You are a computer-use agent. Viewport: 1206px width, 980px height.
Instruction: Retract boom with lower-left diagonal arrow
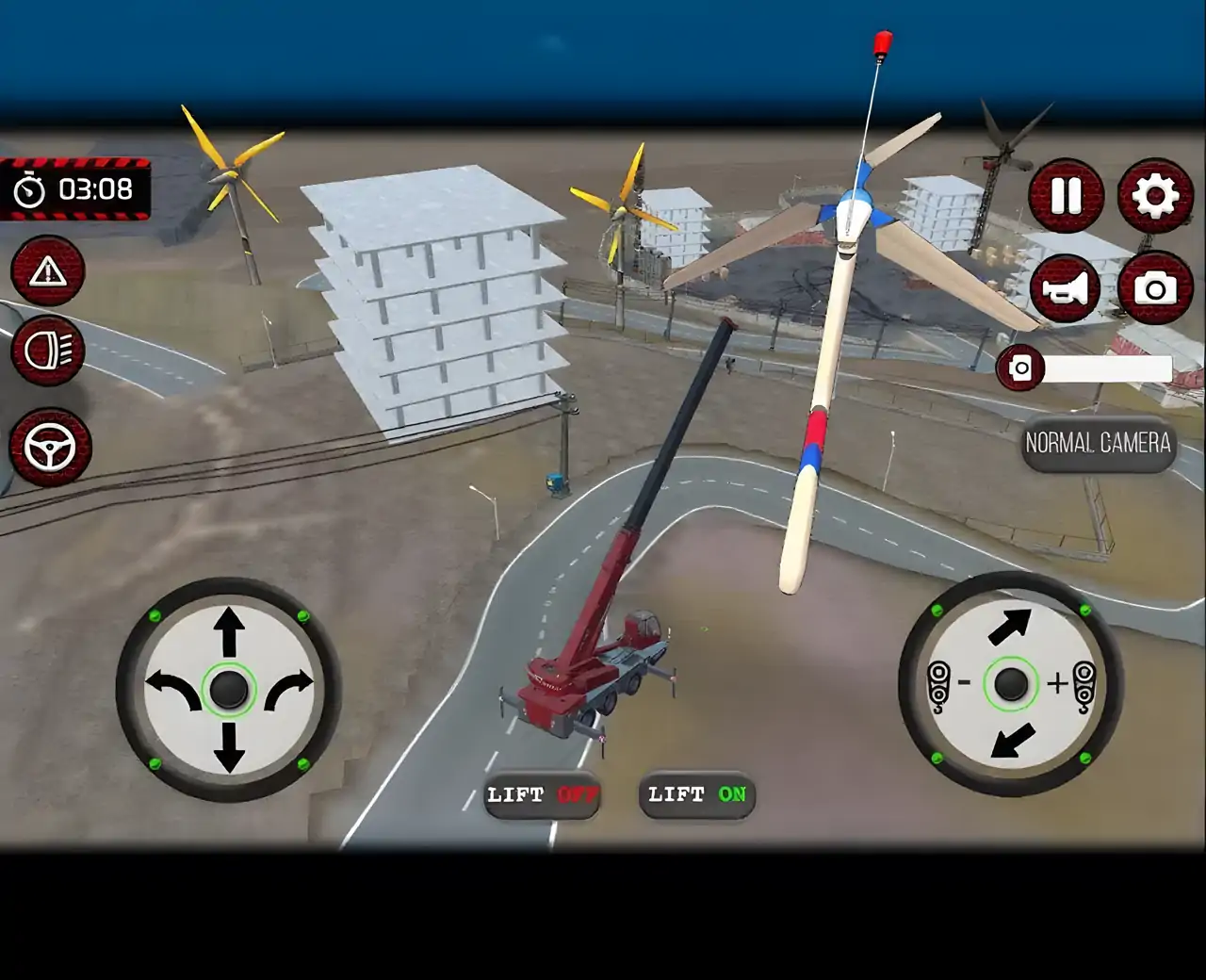(x=1013, y=741)
